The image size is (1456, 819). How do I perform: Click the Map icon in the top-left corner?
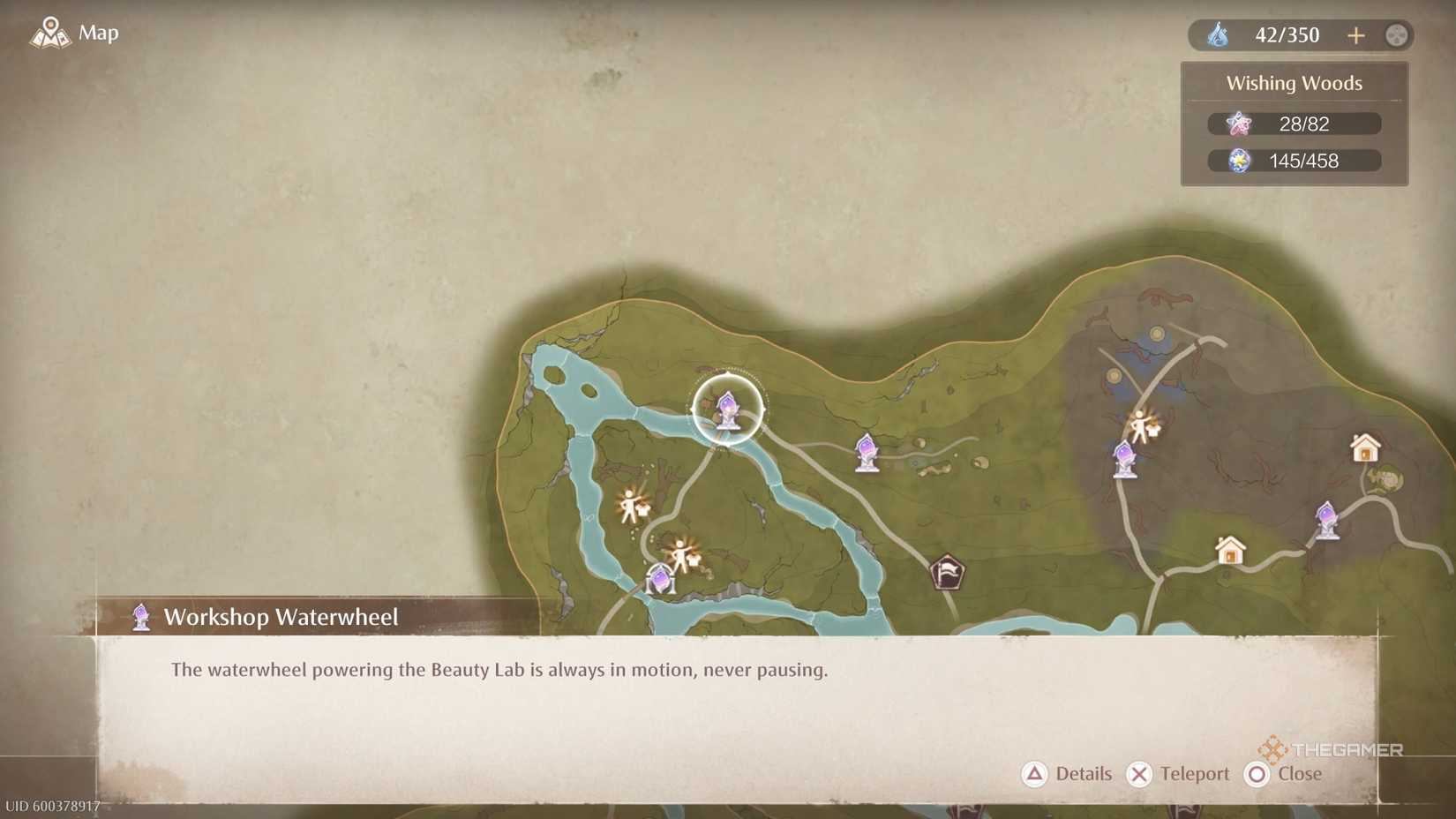pyautogui.click(x=50, y=33)
